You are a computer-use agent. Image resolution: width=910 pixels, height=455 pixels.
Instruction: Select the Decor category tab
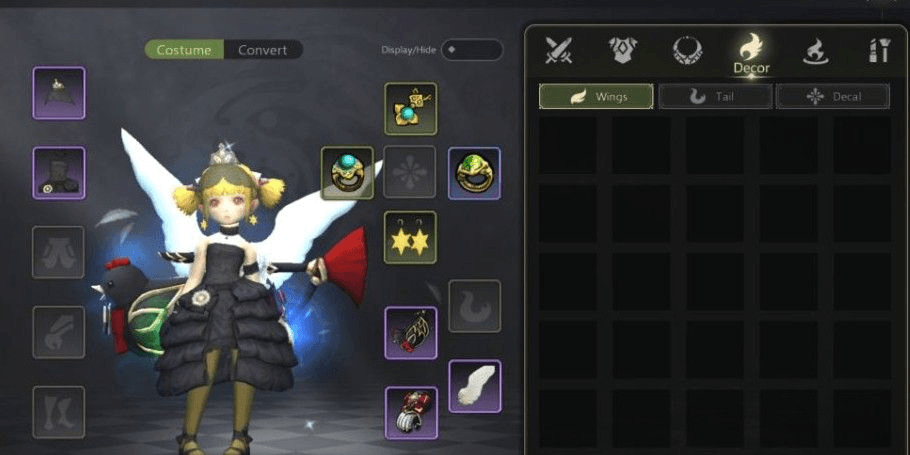click(x=750, y=53)
